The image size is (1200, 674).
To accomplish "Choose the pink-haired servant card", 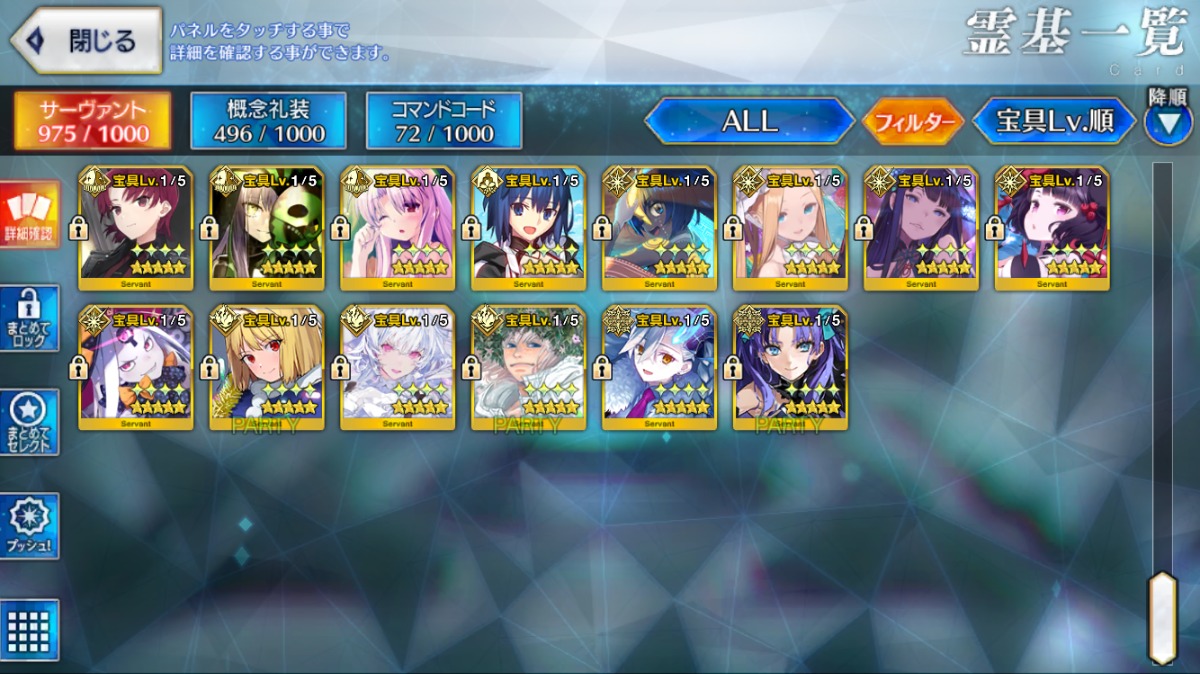I will point(398,228).
